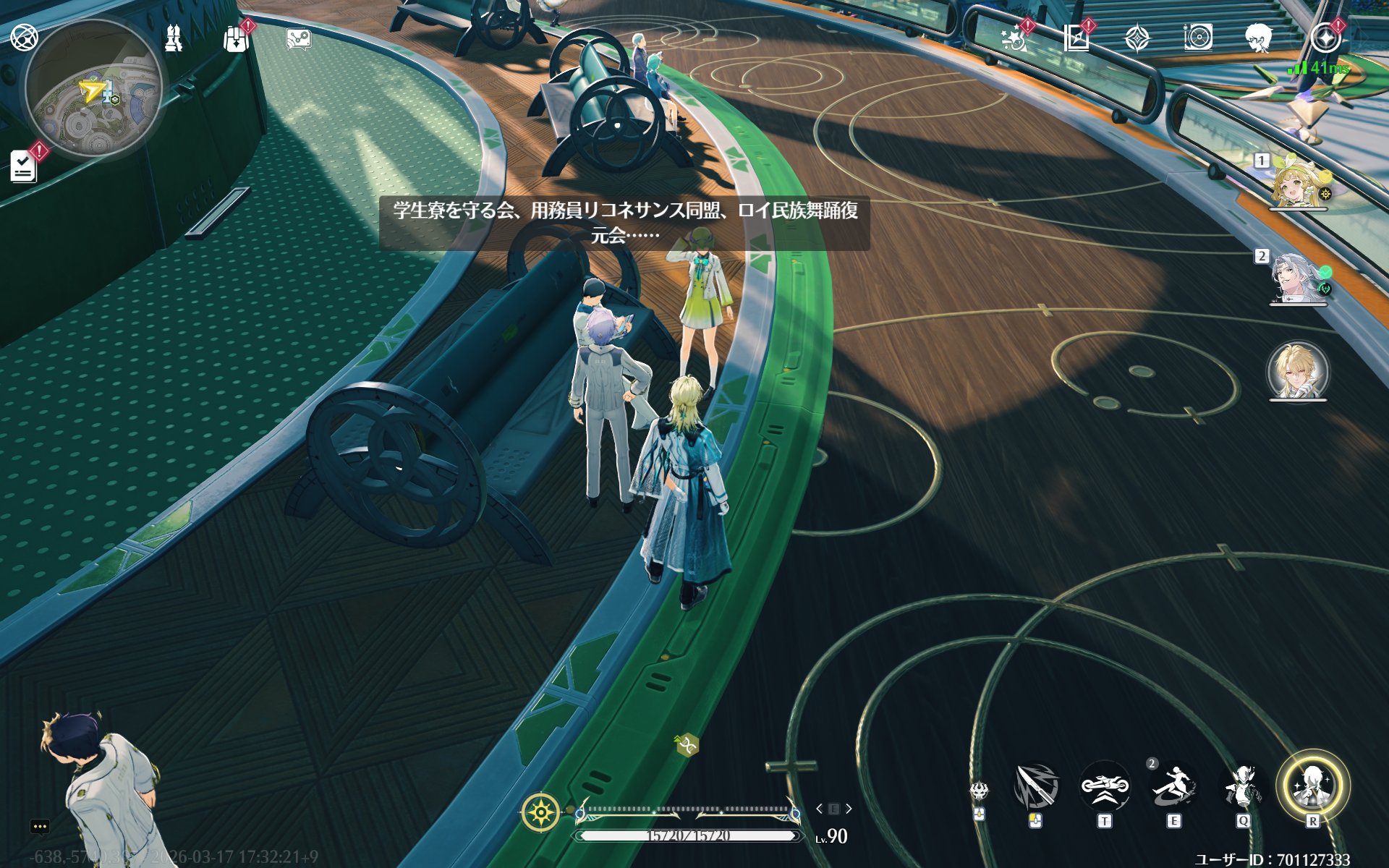Screen dimensions: 1389x868
Task: Open the four-point star compass icon
Action: pos(1137,38)
